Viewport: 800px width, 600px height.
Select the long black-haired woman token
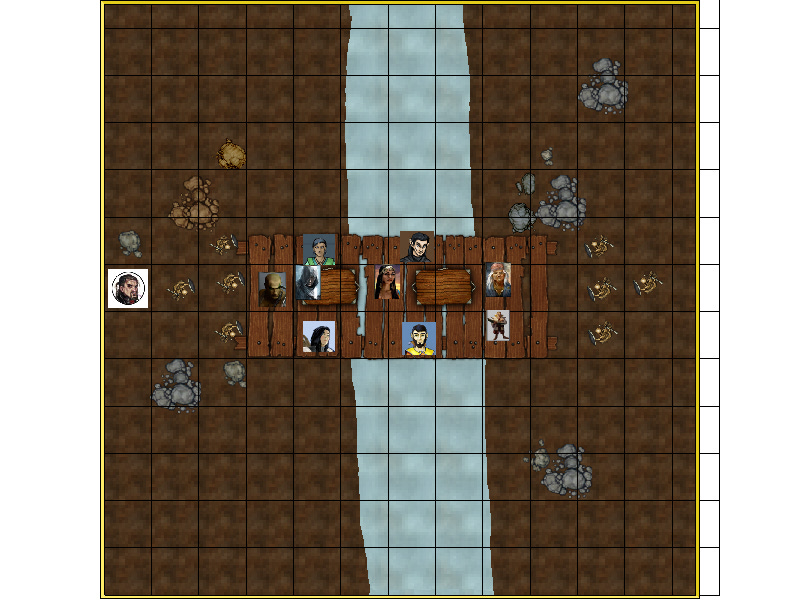tap(319, 337)
